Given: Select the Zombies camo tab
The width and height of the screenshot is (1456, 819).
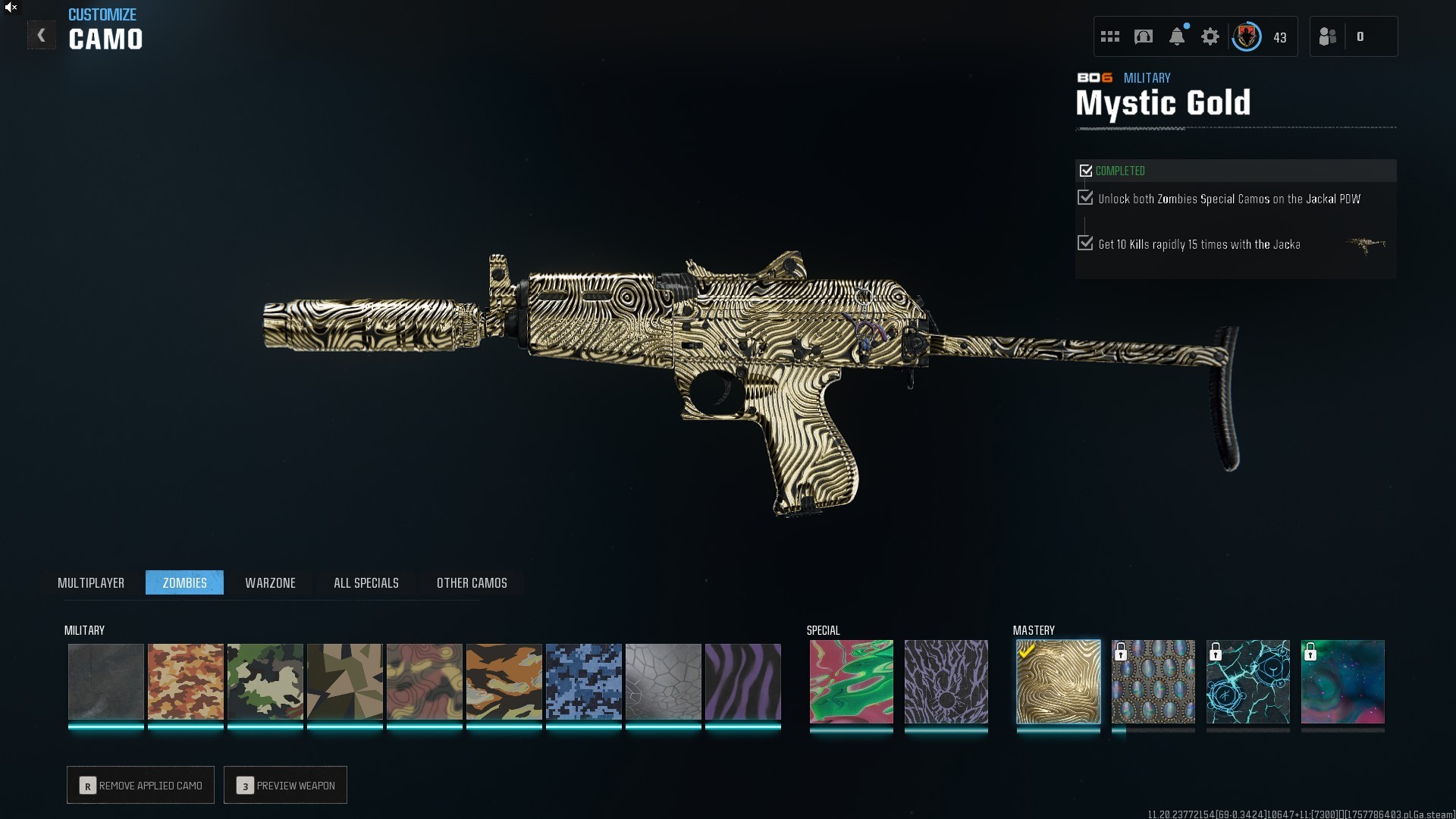Looking at the screenshot, I should [184, 582].
